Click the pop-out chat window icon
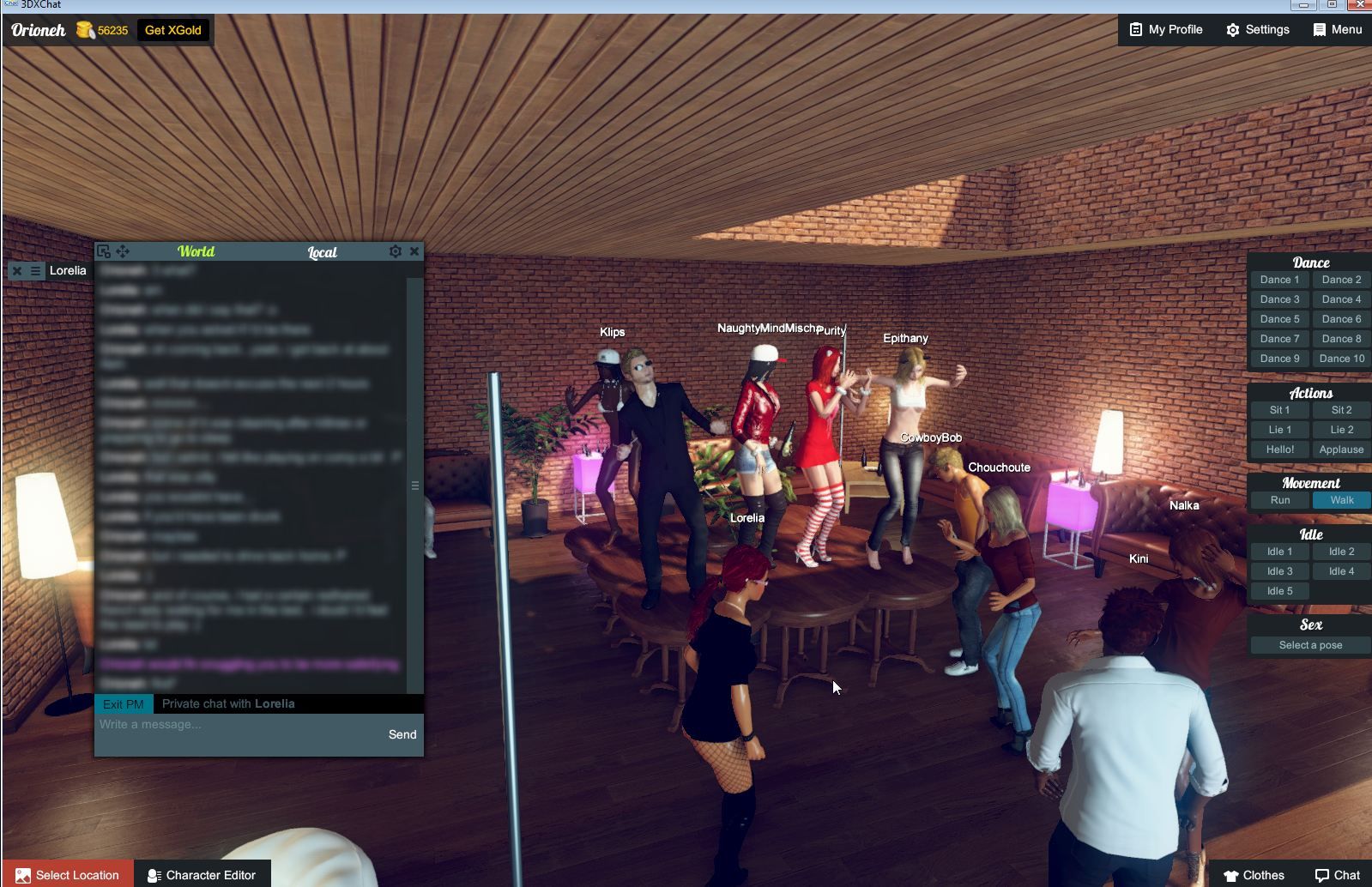The height and width of the screenshot is (887, 1372). click(103, 250)
